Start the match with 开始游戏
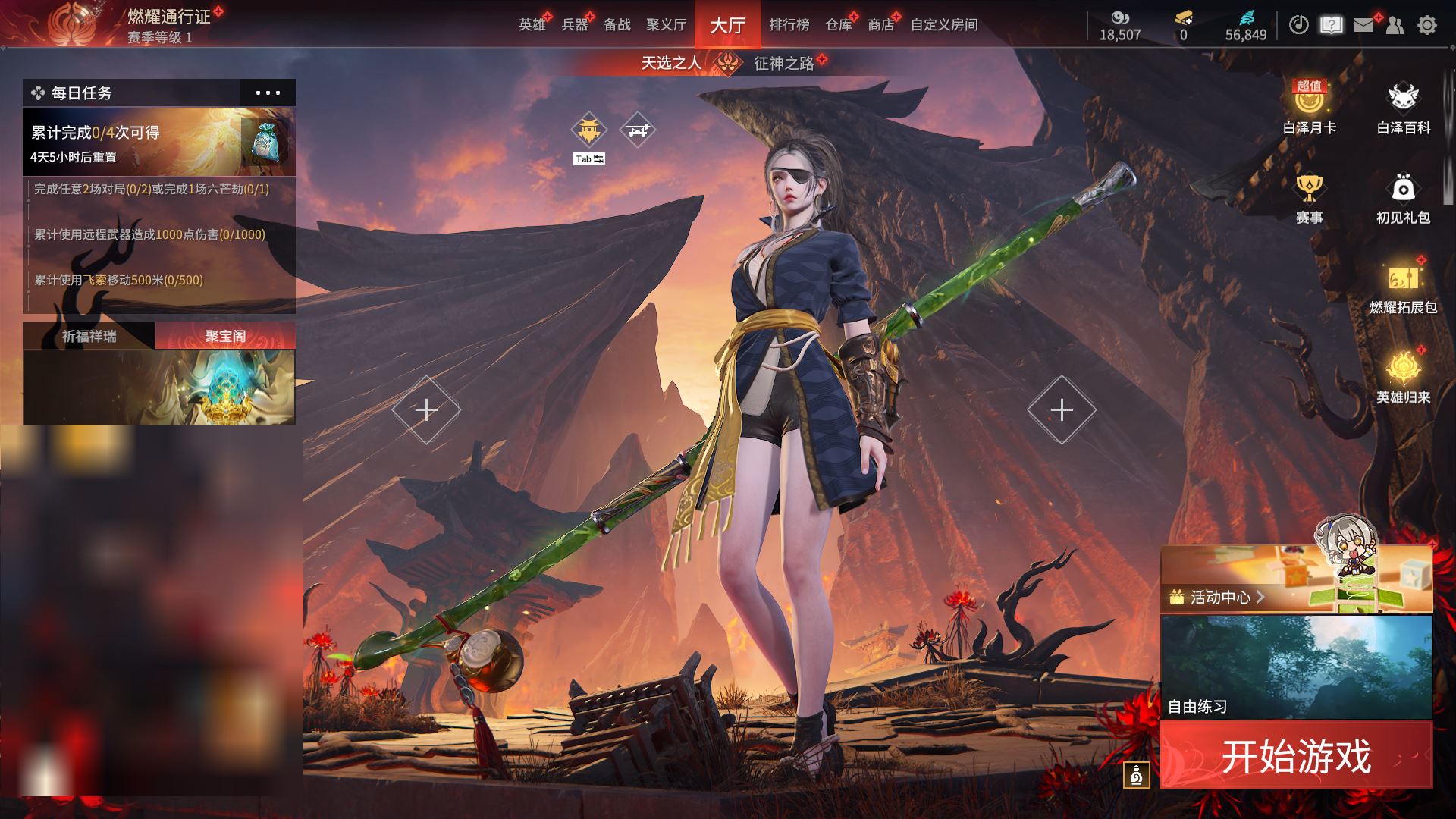The image size is (1456, 819). pyautogui.click(x=1296, y=755)
